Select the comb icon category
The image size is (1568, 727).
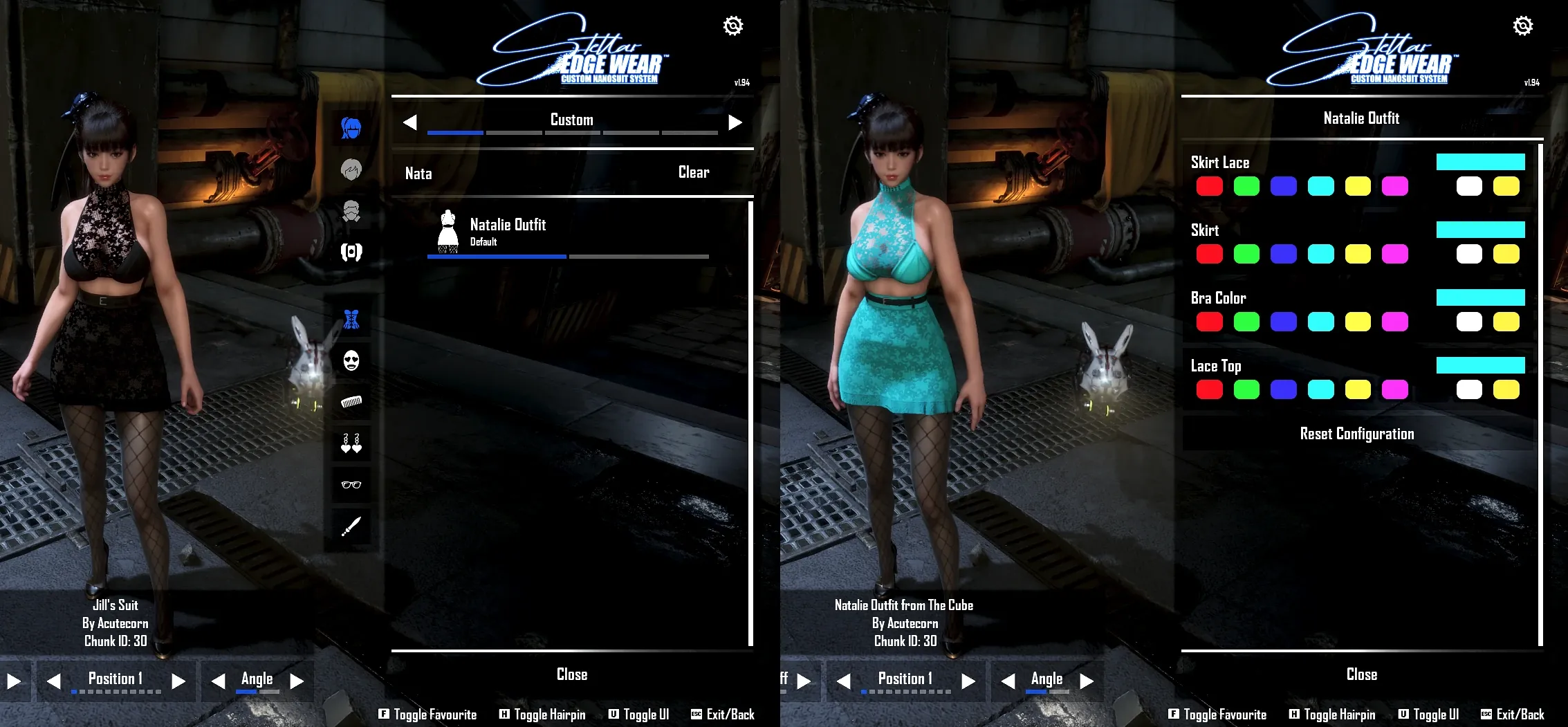pos(351,401)
